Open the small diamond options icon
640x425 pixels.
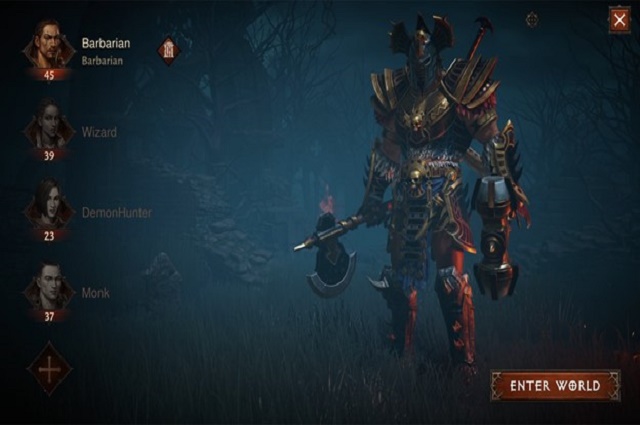pyautogui.click(x=532, y=19)
